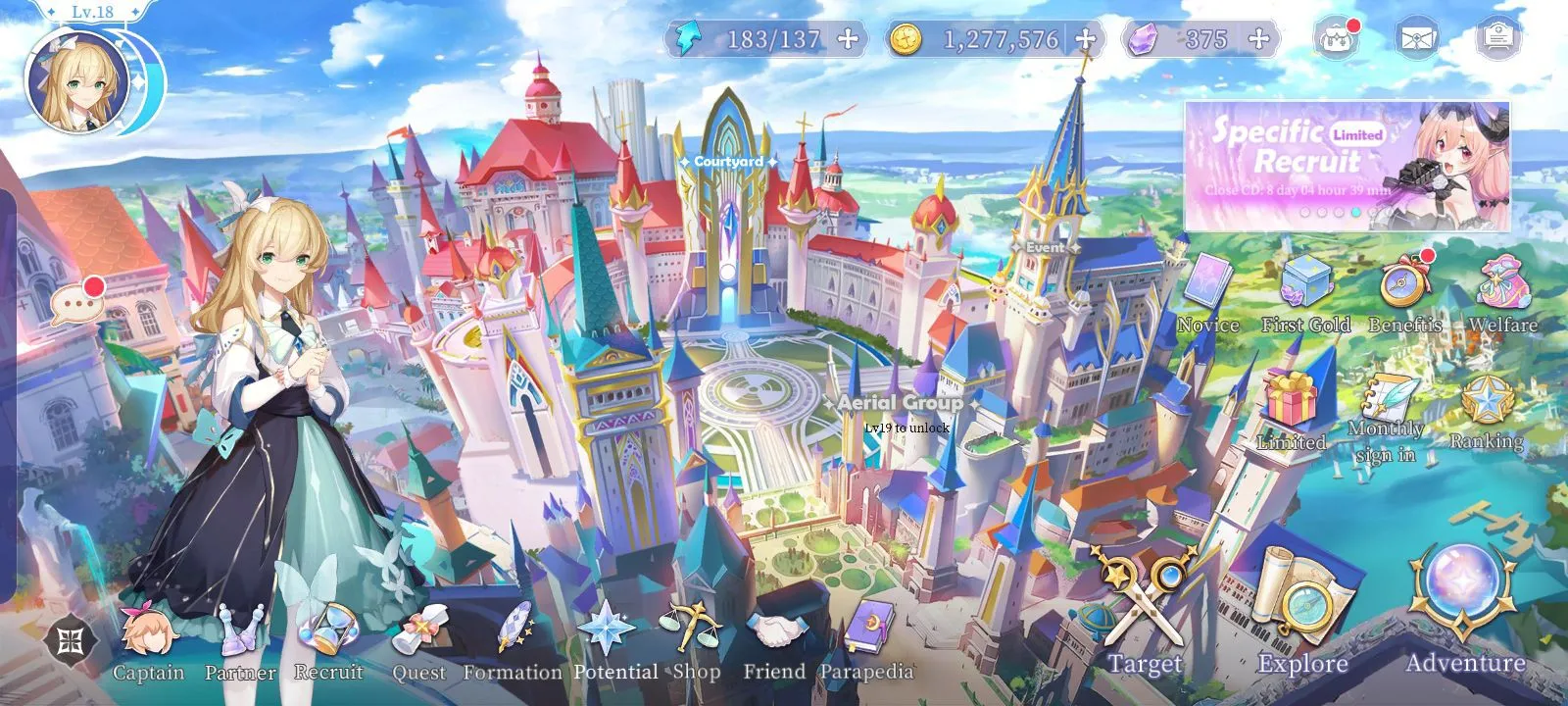Image resolution: width=1568 pixels, height=706 pixels.
Task: Open the mail envelope
Action: point(1415,39)
